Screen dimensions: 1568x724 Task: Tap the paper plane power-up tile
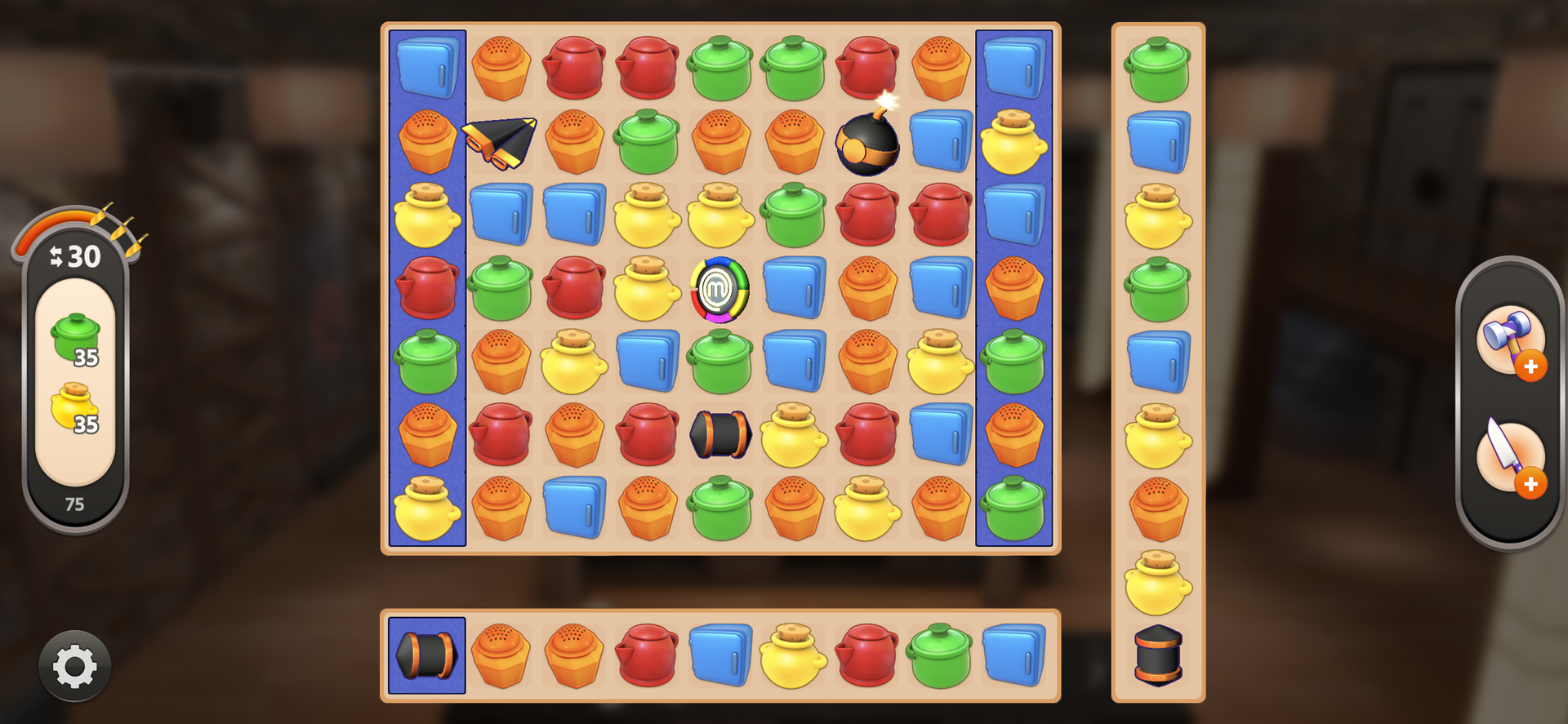pyautogui.click(x=500, y=141)
